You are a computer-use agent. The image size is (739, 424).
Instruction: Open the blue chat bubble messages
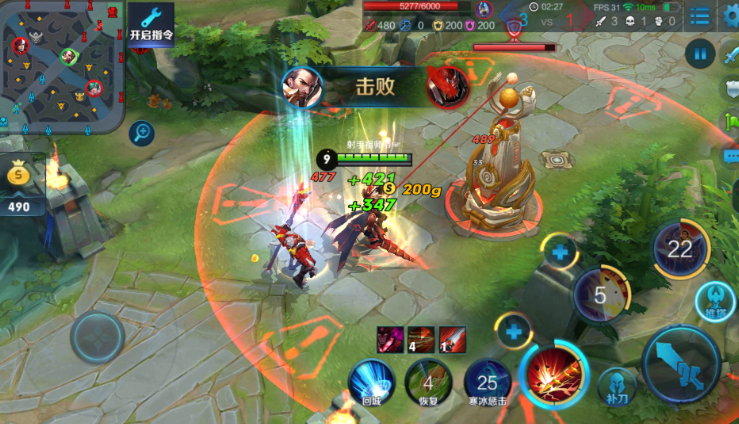[x=731, y=156]
